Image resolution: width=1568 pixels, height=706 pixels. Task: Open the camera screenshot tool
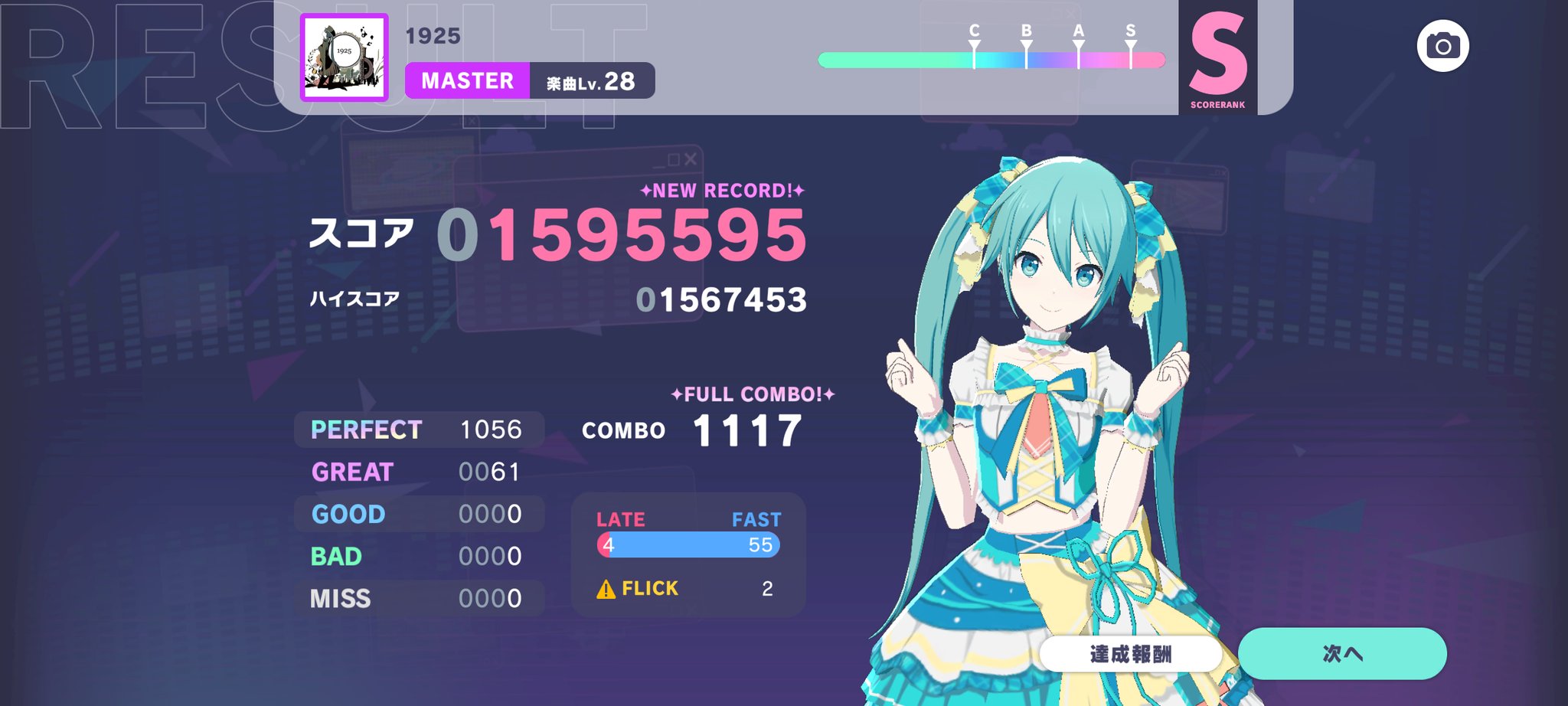[x=1442, y=46]
